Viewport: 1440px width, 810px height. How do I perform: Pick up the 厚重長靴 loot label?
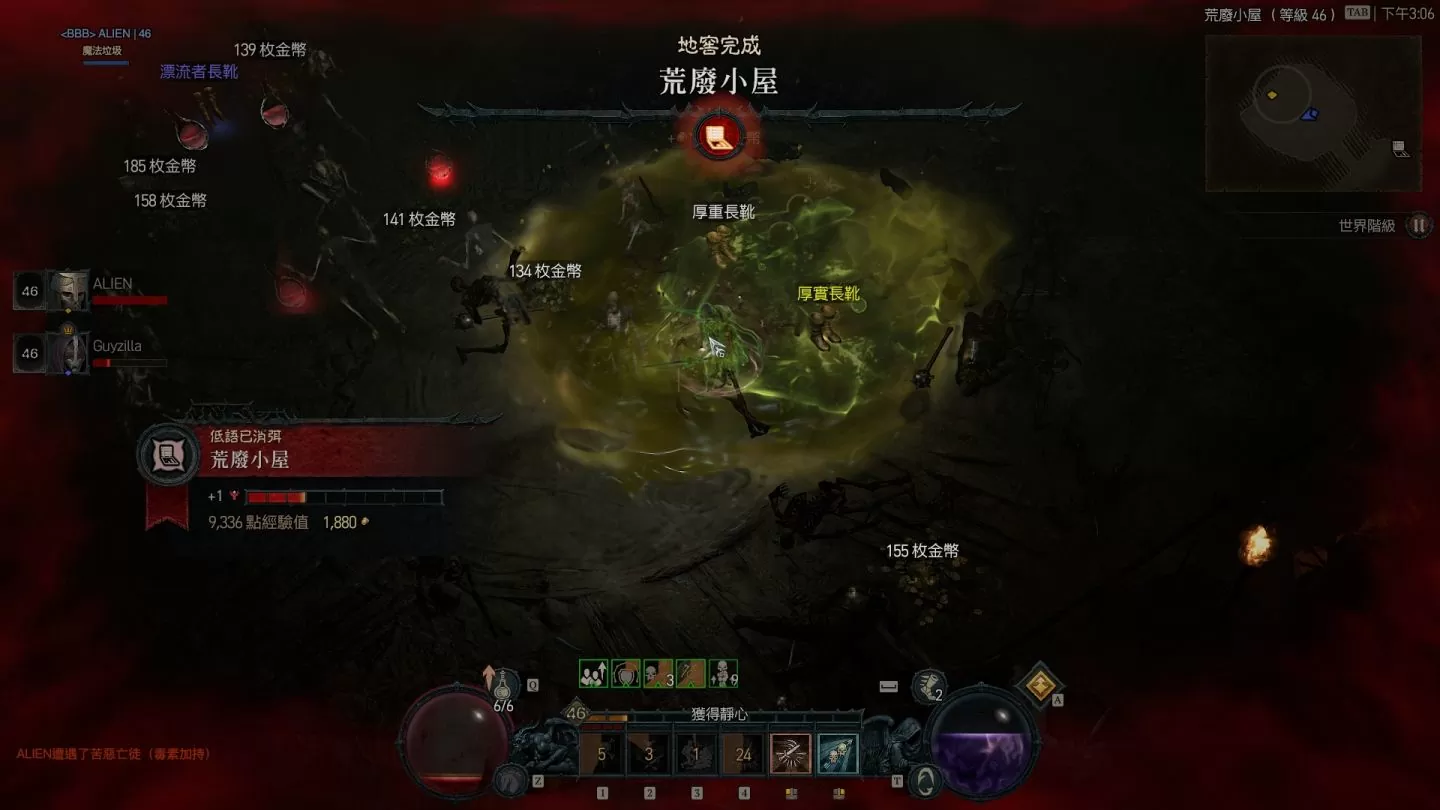[724, 212]
